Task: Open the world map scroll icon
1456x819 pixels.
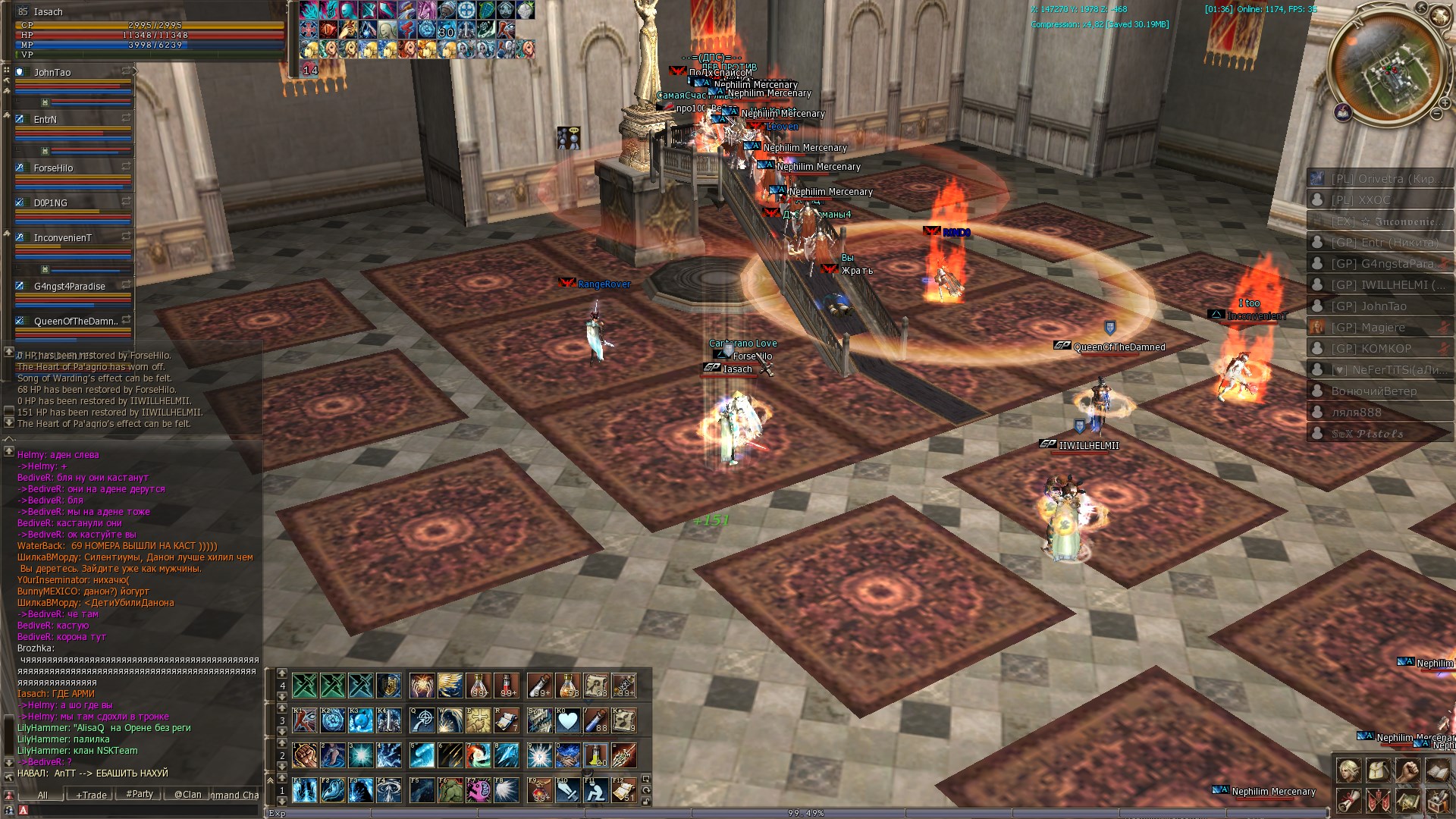Action: point(1407,801)
